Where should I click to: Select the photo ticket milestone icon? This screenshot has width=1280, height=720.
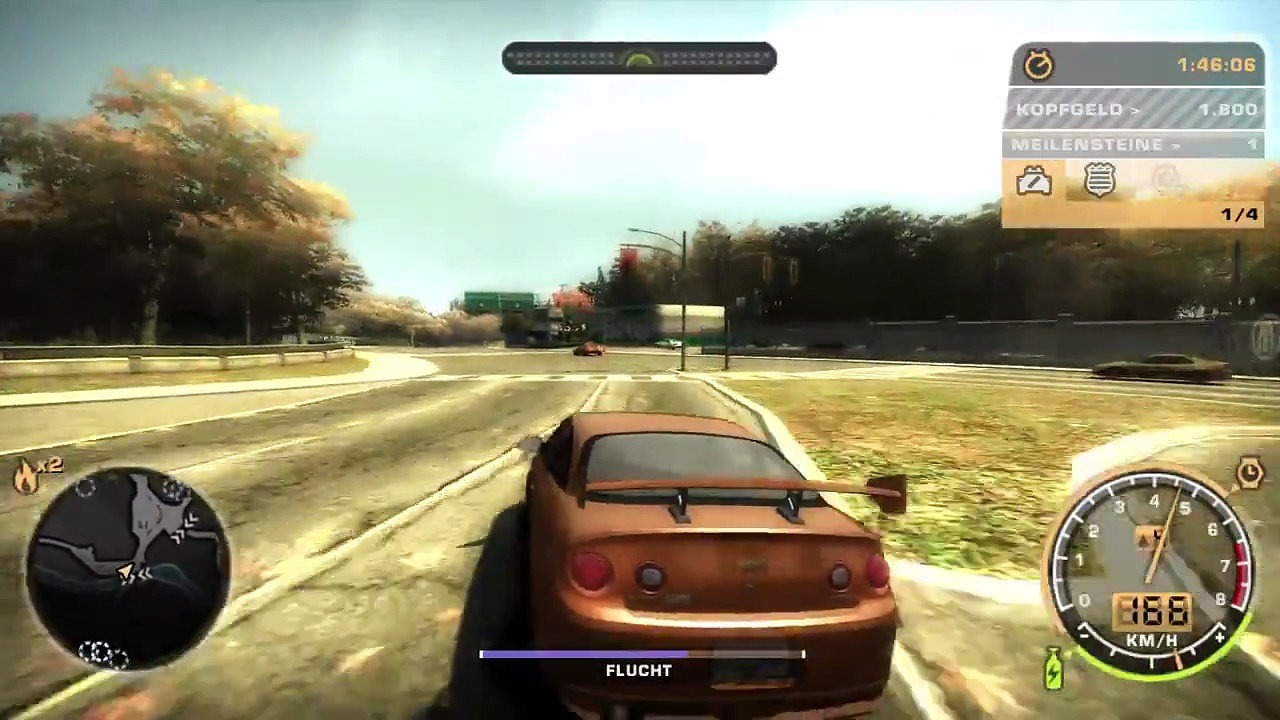(1035, 182)
